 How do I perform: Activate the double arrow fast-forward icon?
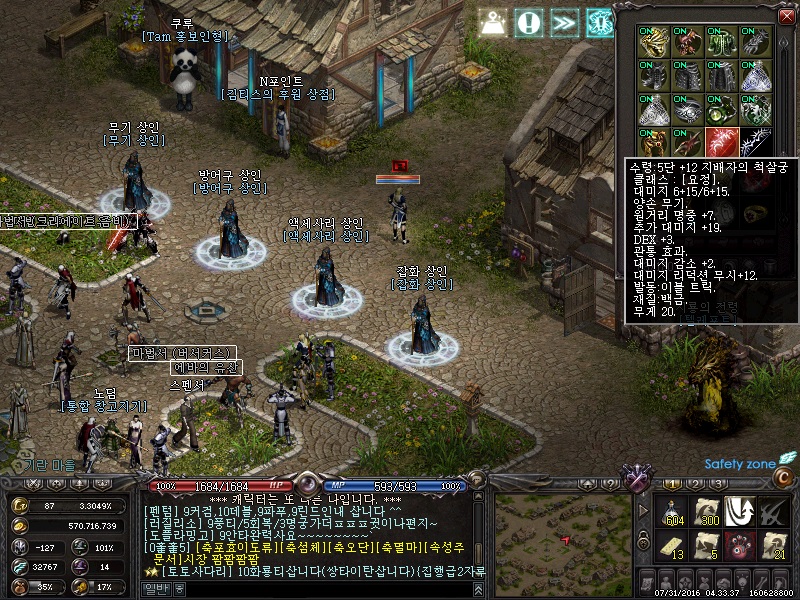coord(565,21)
